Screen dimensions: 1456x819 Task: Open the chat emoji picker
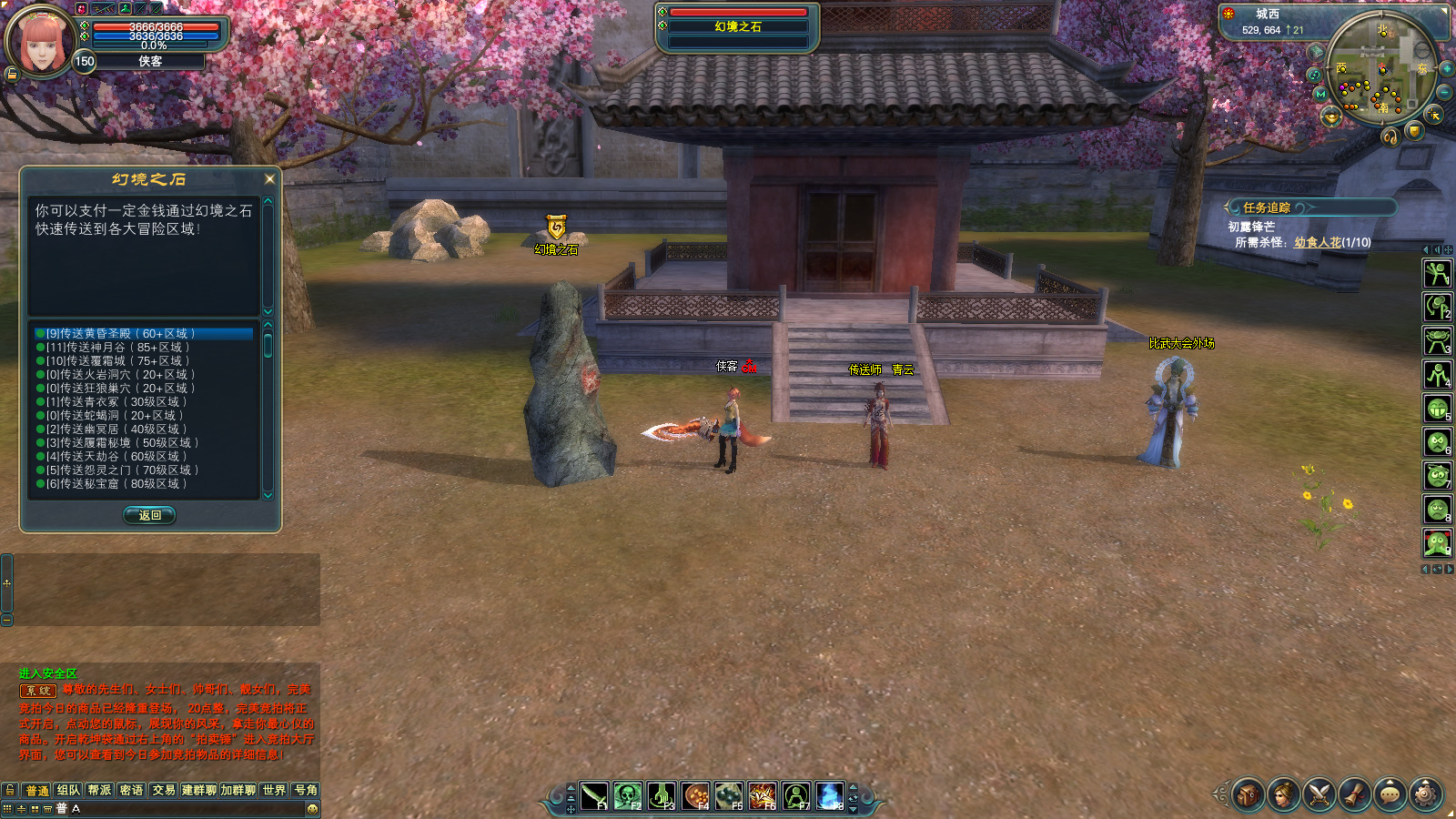(x=312, y=808)
